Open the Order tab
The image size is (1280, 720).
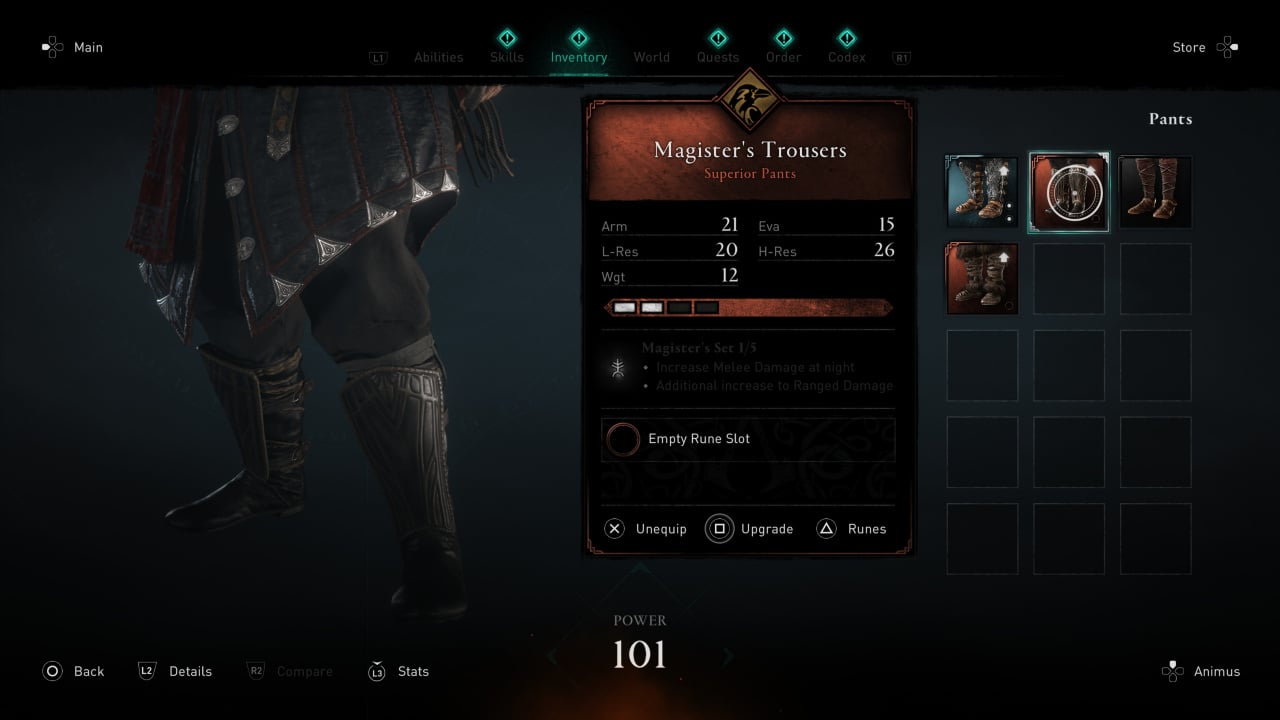point(783,57)
